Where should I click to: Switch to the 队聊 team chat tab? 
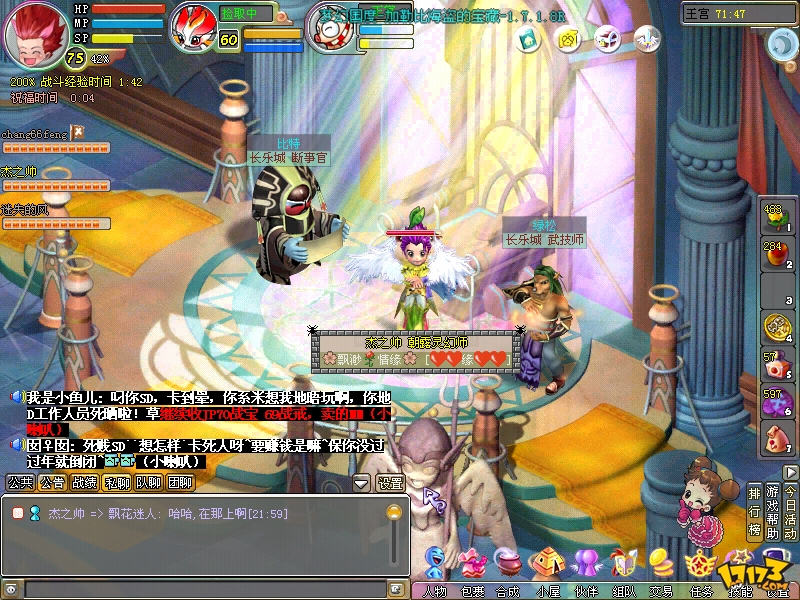pyautogui.click(x=148, y=483)
